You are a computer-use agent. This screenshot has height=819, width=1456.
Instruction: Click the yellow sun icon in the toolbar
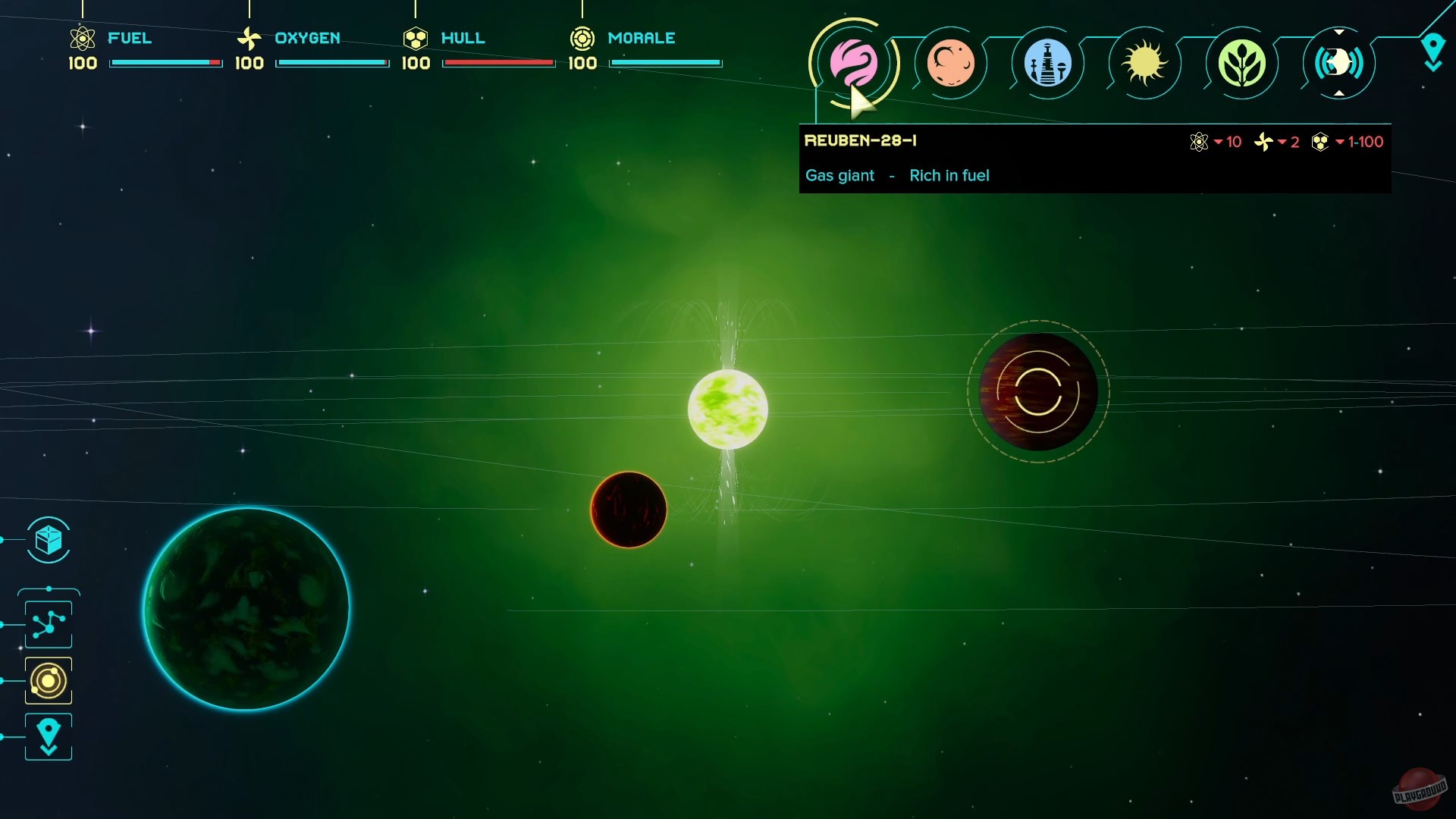1144,64
